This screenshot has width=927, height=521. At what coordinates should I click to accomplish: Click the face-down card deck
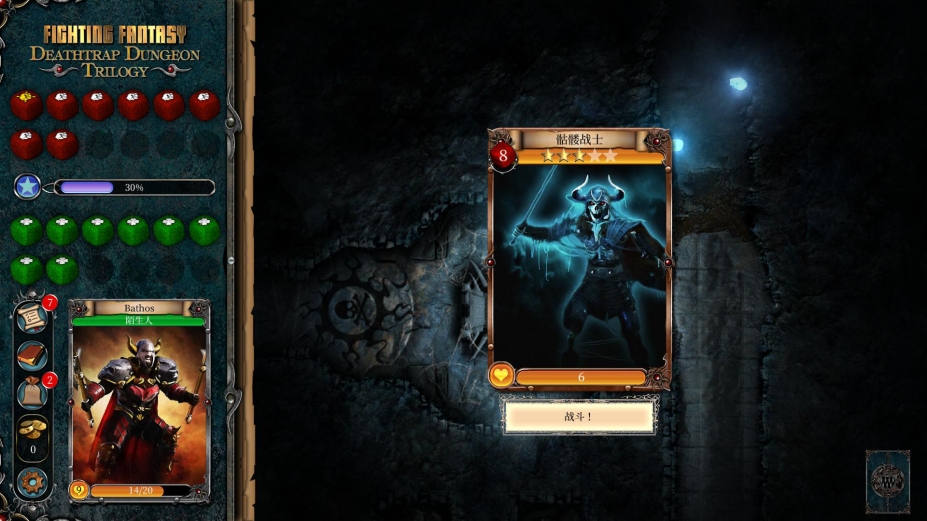click(x=887, y=480)
